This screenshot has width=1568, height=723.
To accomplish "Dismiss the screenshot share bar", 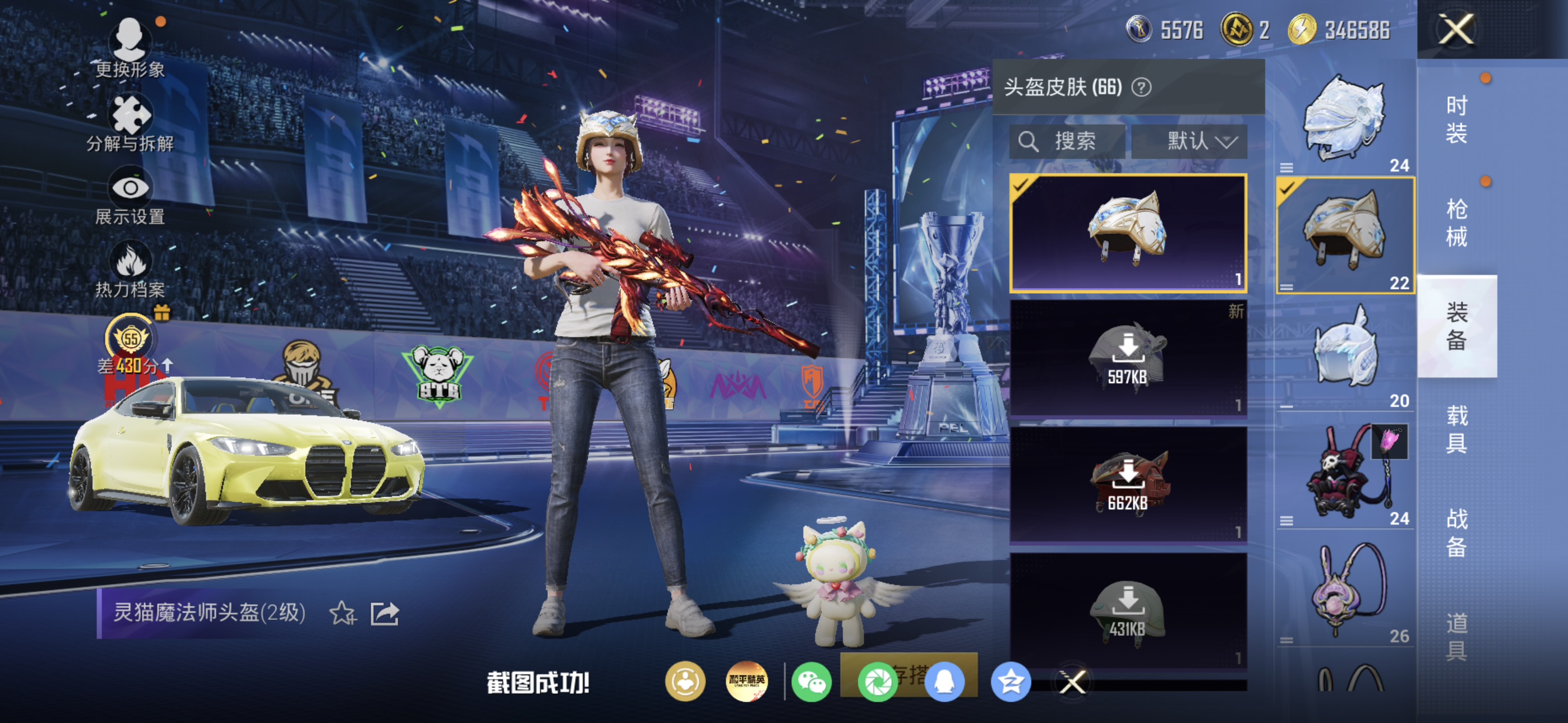I will coord(1072,682).
